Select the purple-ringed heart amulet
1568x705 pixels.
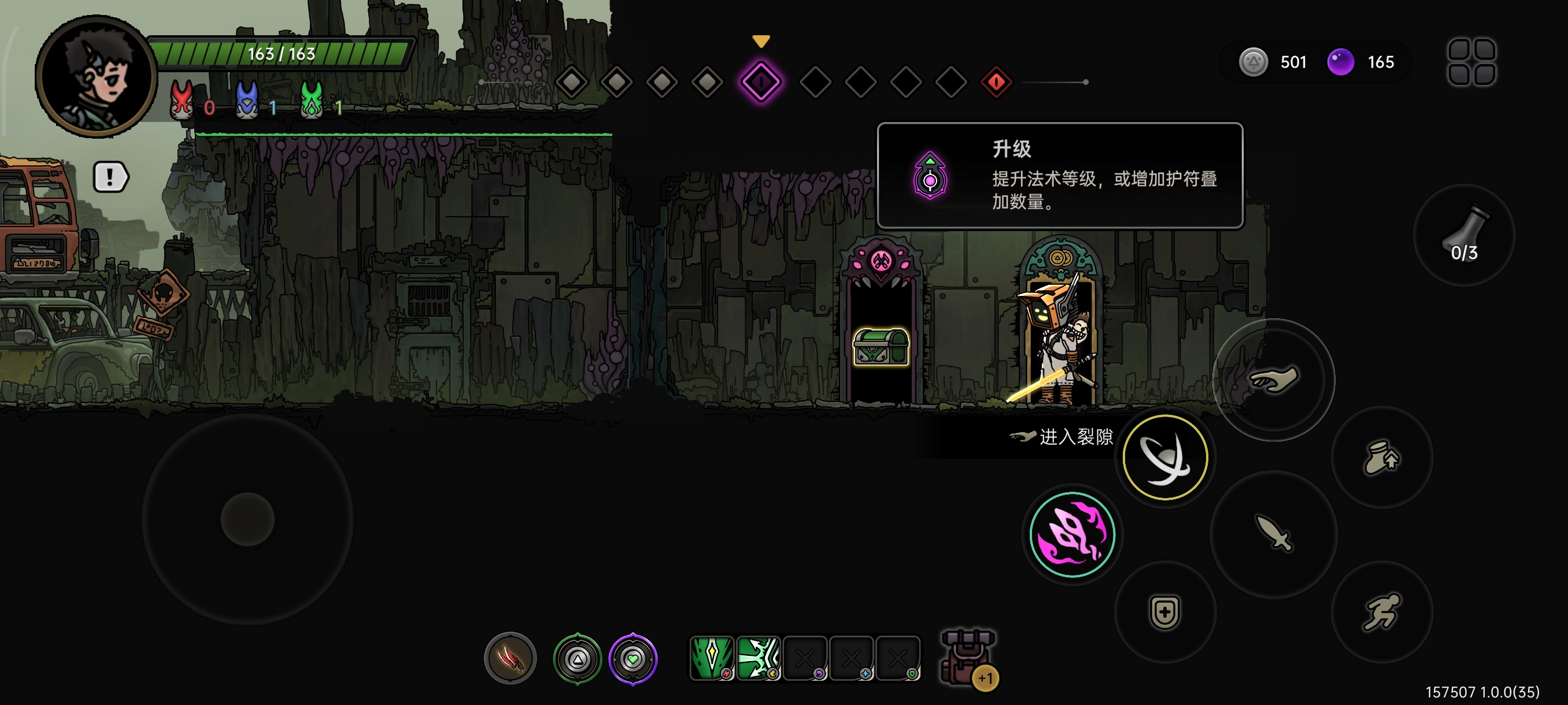coord(633,658)
